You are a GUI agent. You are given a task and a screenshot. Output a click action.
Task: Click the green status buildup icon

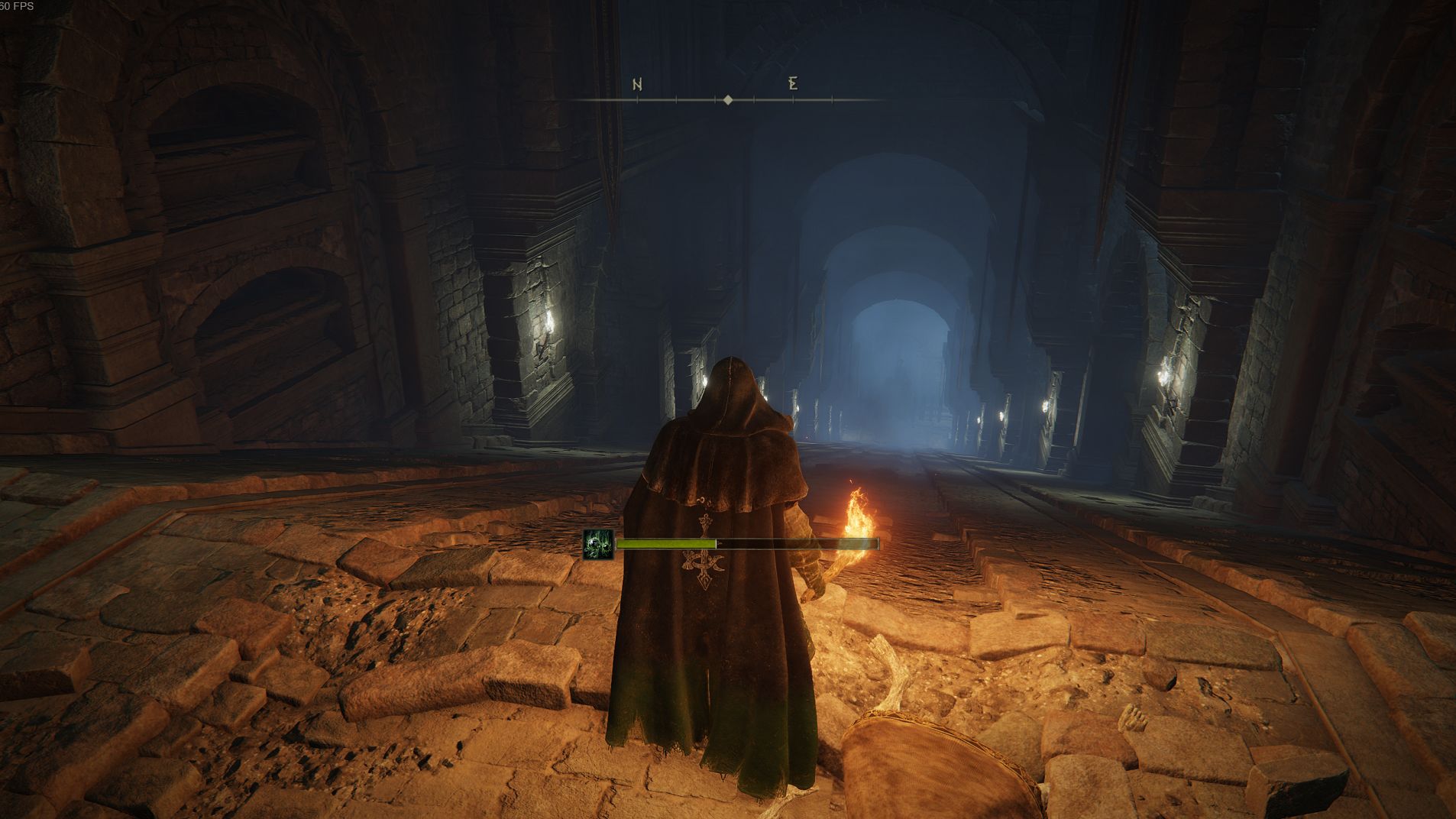598,545
